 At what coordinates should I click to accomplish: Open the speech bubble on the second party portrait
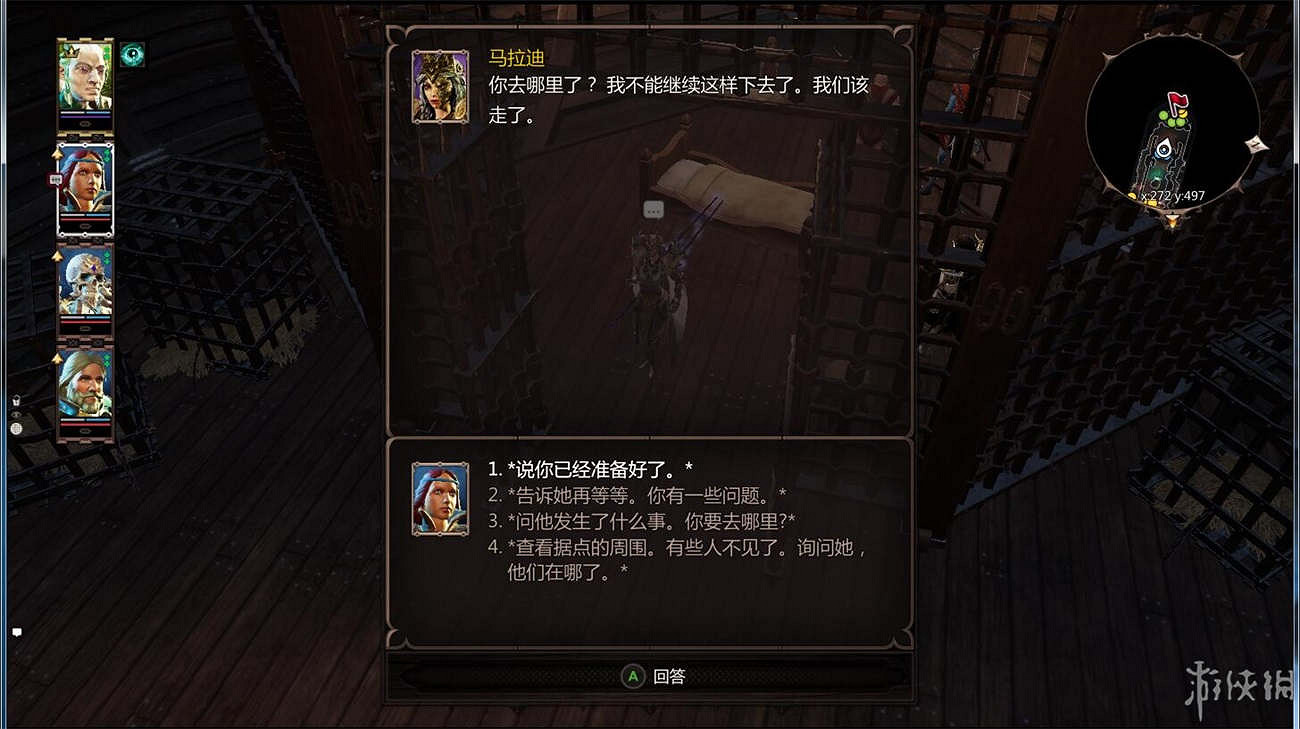click(55, 179)
